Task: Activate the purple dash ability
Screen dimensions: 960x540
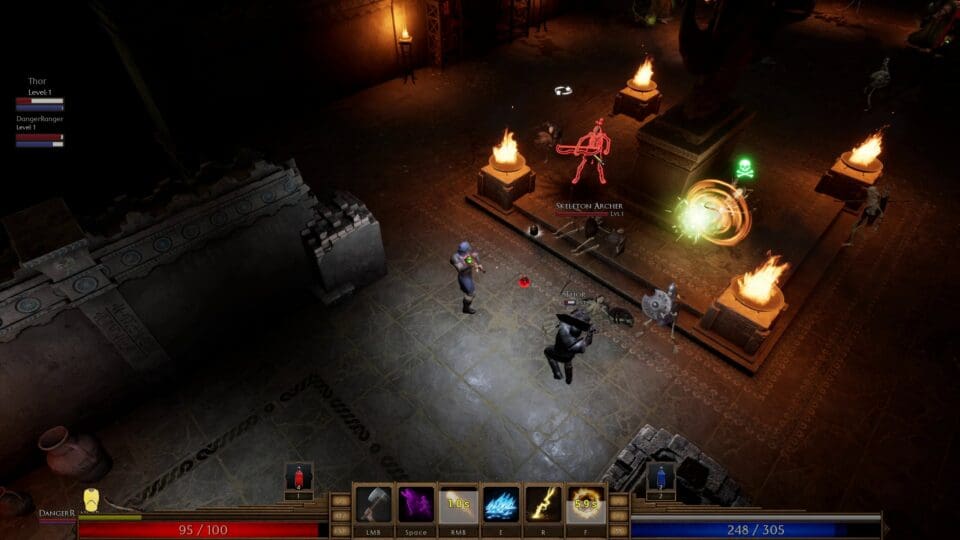Action: point(416,504)
